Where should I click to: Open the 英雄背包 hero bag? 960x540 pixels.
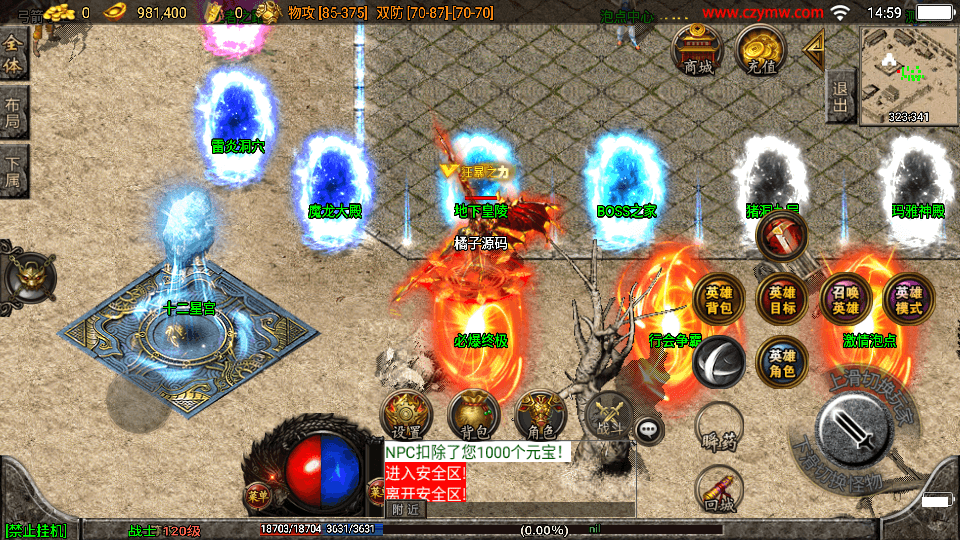pyautogui.click(x=718, y=300)
